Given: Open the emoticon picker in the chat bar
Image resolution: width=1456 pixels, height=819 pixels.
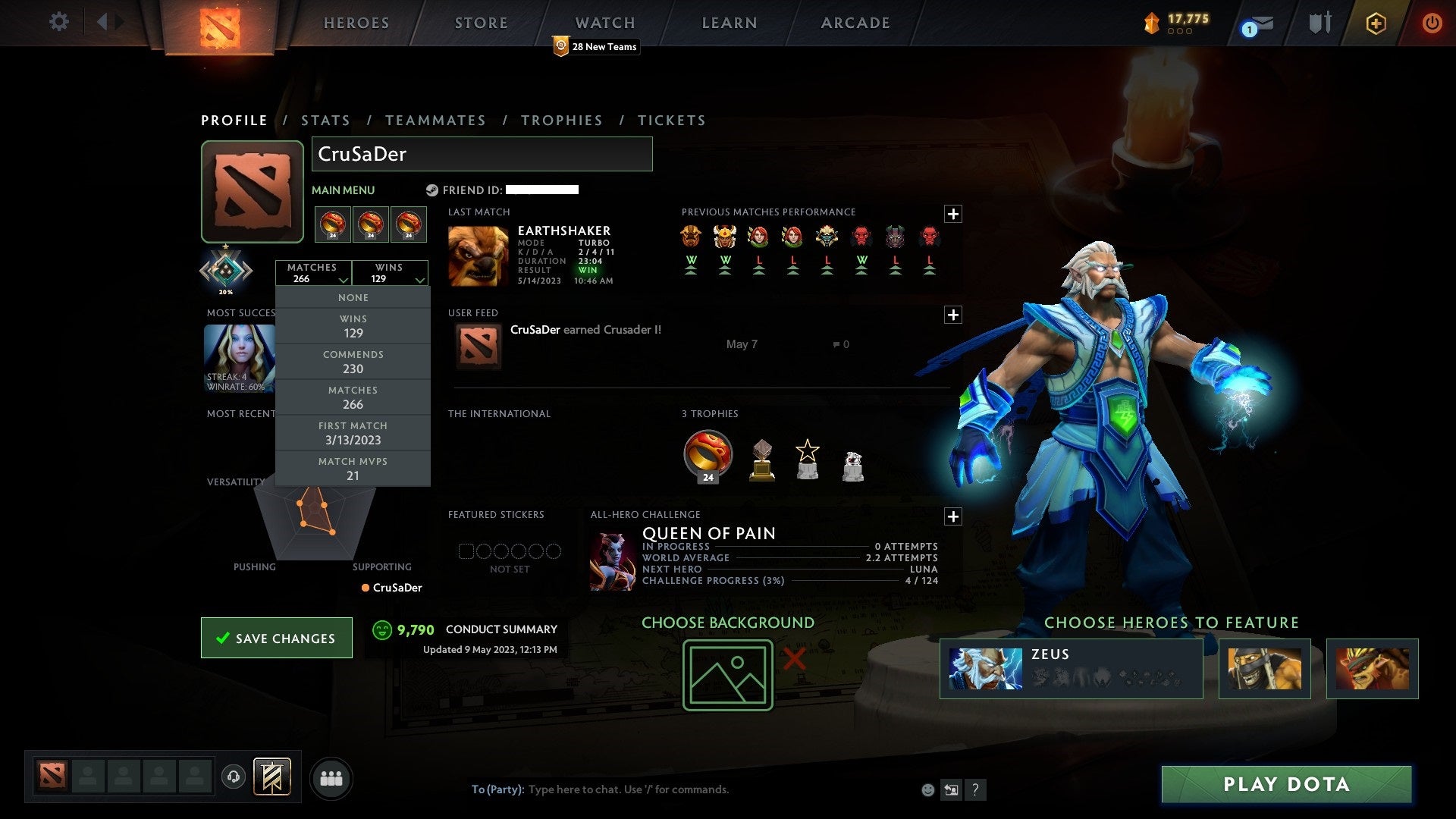Looking at the screenshot, I should [x=927, y=789].
